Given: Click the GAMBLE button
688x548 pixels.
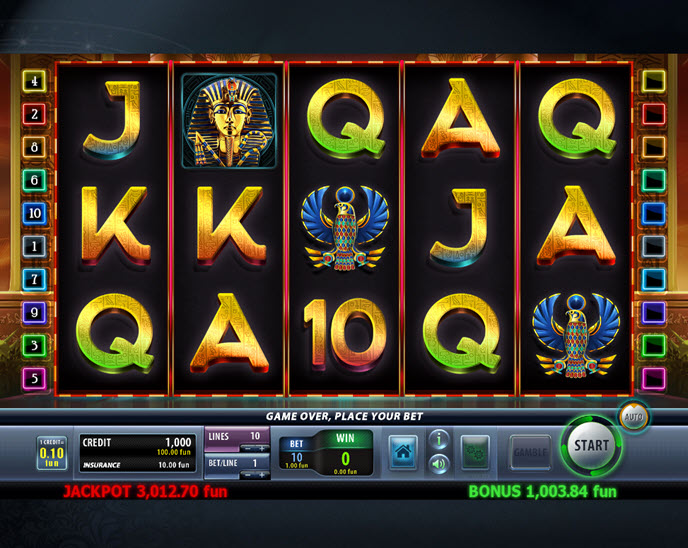Looking at the screenshot, I should point(530,453).
